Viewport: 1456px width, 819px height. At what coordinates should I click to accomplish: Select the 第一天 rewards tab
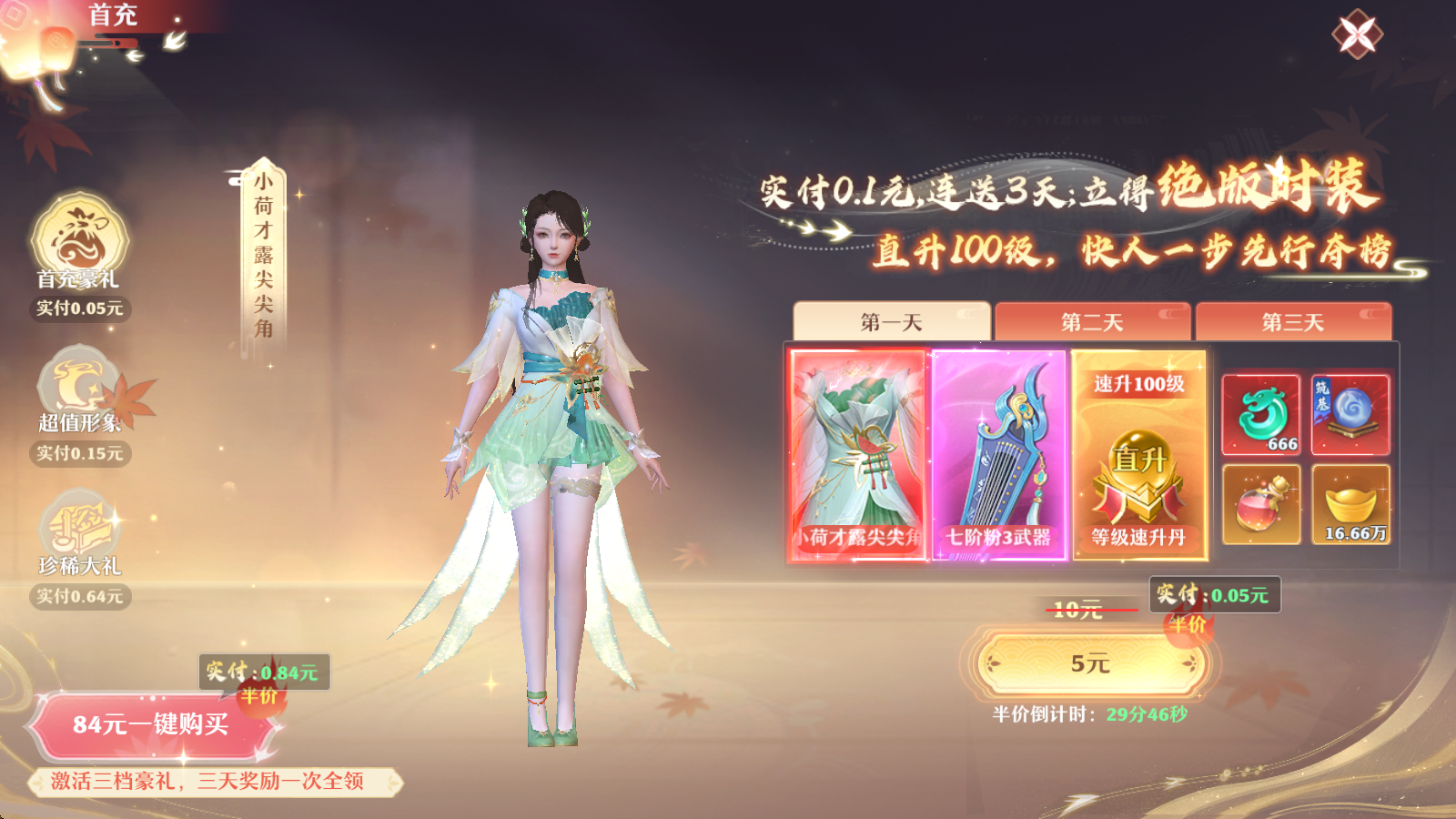(x=890, y=318)
